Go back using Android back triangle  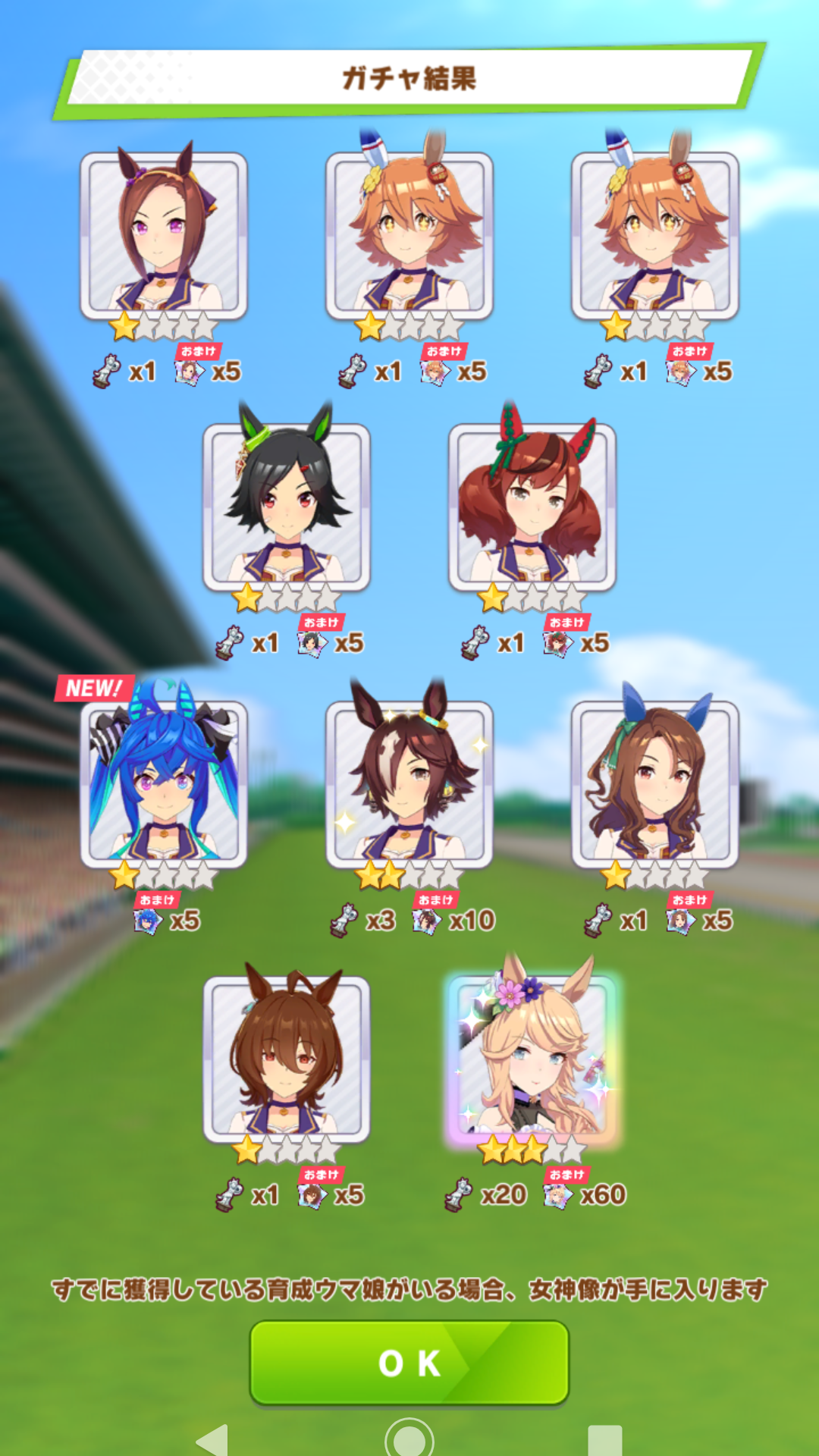pos(213,1439)
